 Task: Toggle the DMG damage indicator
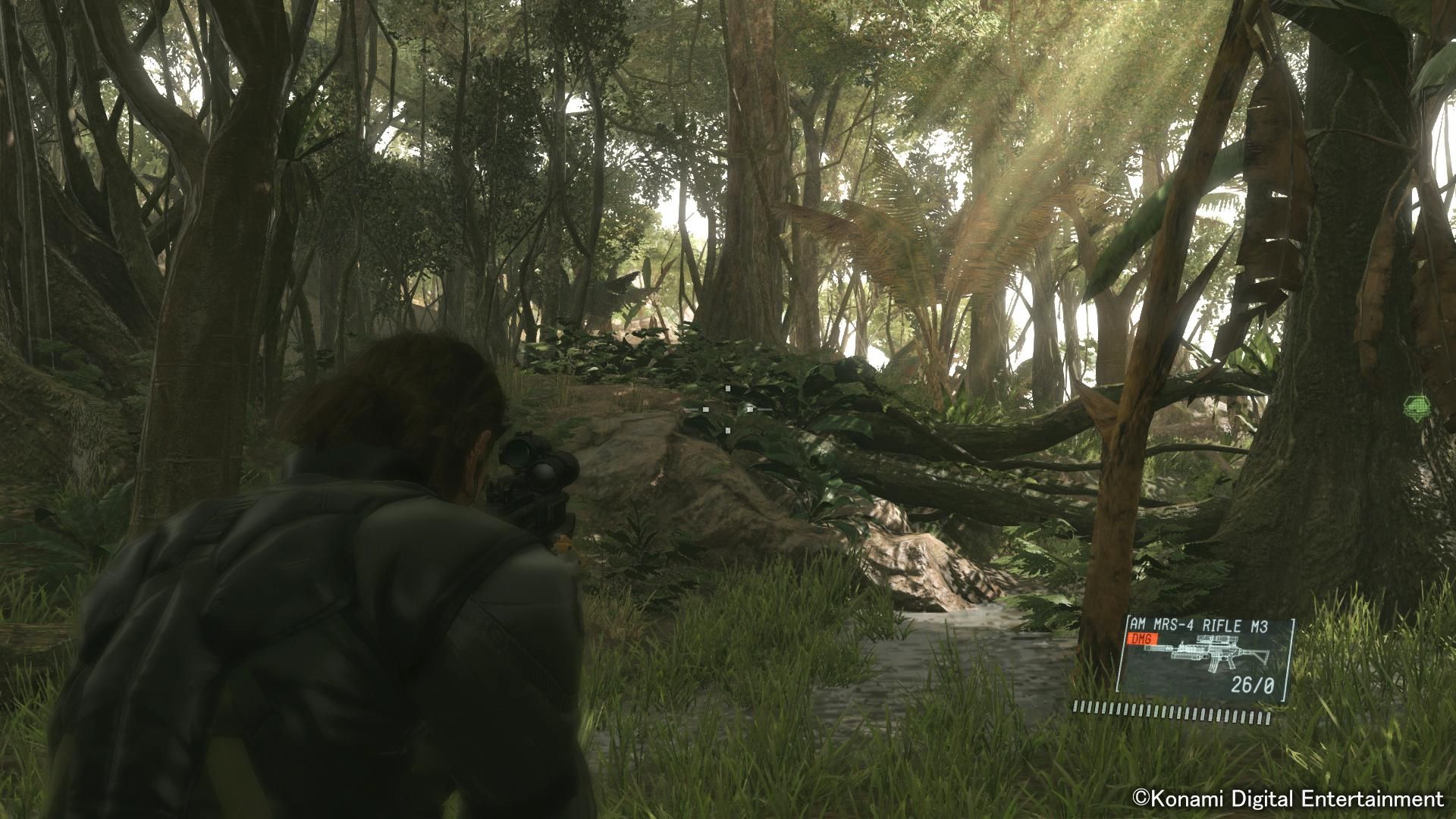(x=1144, y=639)
